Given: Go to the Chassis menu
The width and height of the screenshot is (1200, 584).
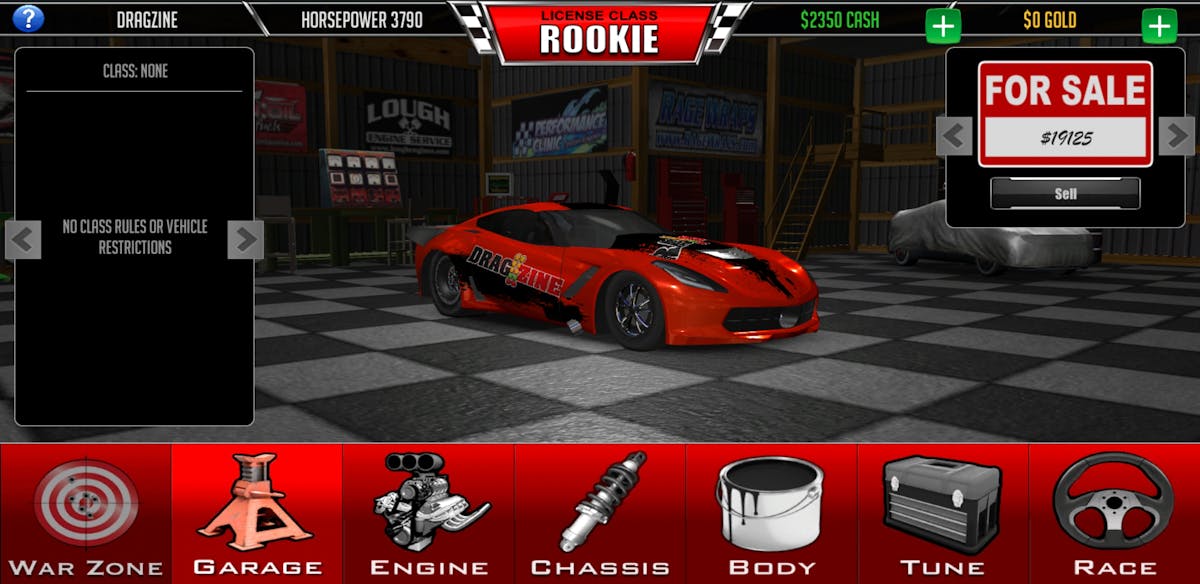Looking at the screenshot, I should pos(600,513).
